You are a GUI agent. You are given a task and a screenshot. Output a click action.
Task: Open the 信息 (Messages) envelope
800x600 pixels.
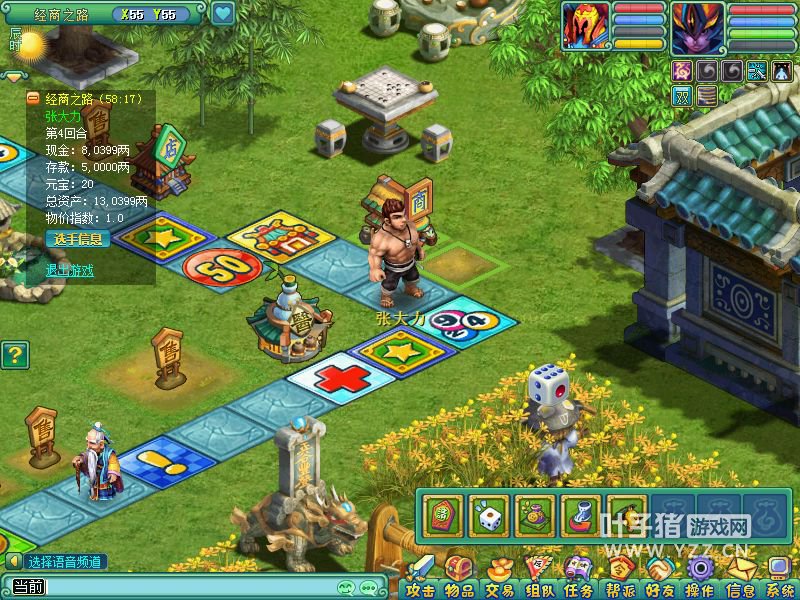click(740, 578)
